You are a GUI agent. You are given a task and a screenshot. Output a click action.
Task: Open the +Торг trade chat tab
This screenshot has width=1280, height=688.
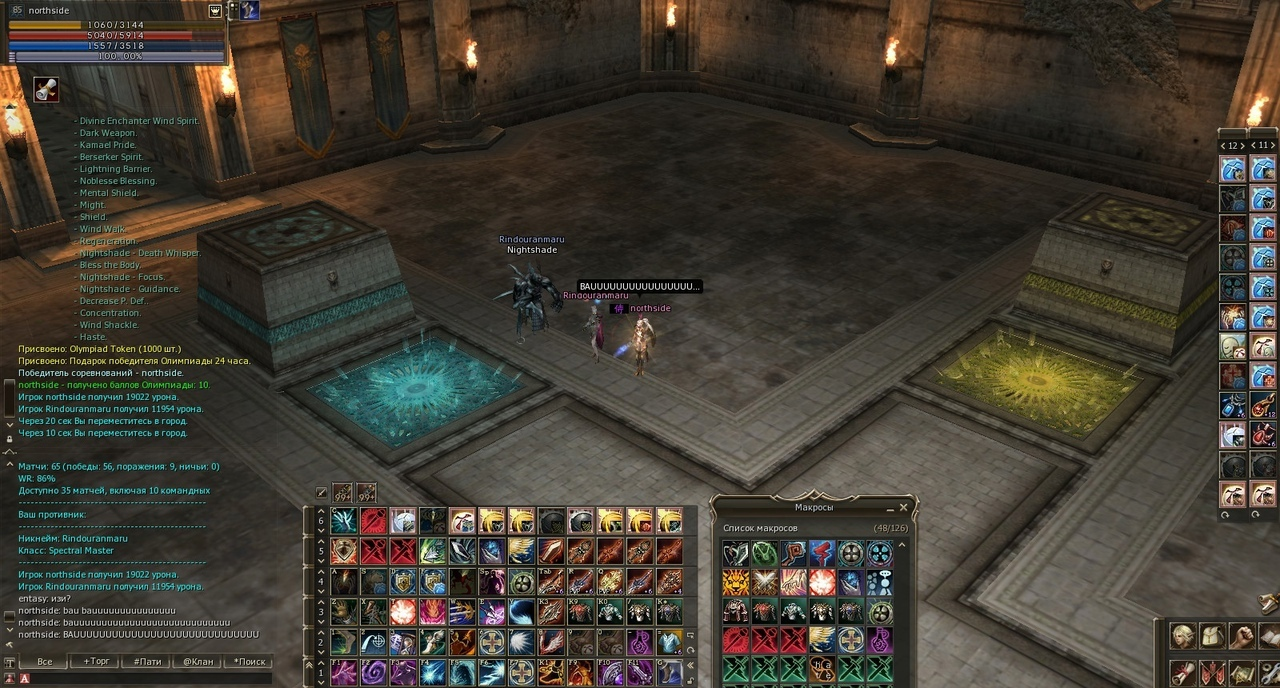coord(97,662)
